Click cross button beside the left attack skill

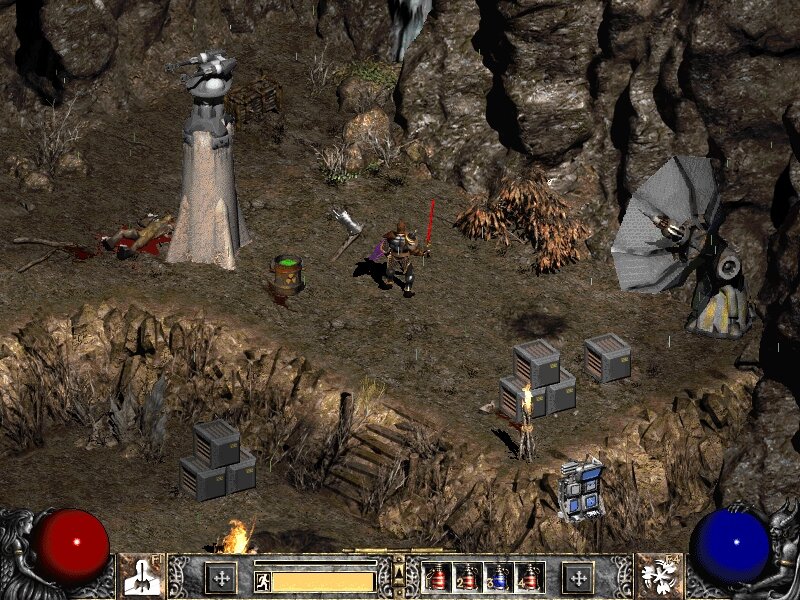click(x=221, y=578)
